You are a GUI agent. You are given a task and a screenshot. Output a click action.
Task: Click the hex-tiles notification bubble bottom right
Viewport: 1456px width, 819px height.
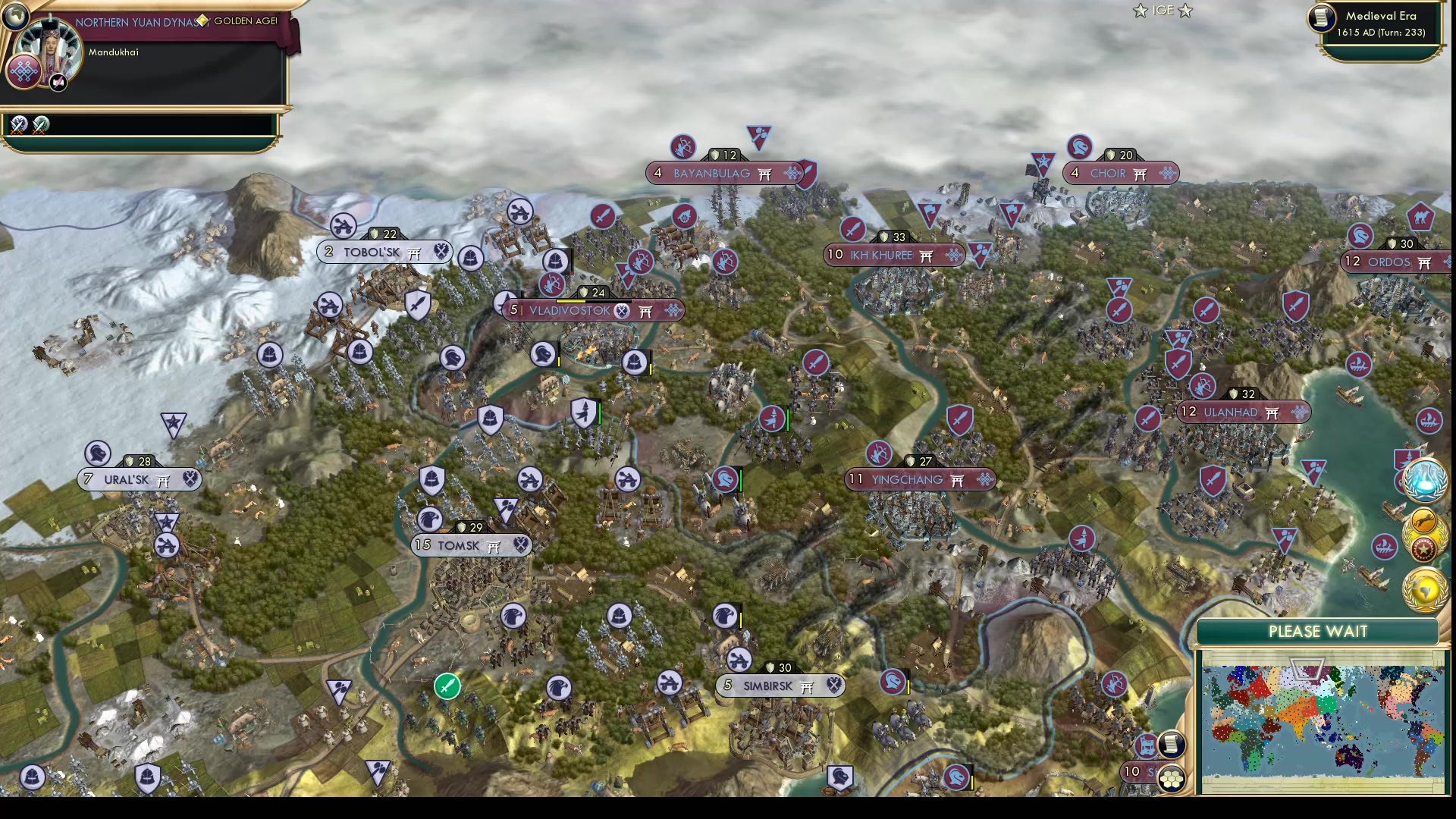[x=1172, y=778]
